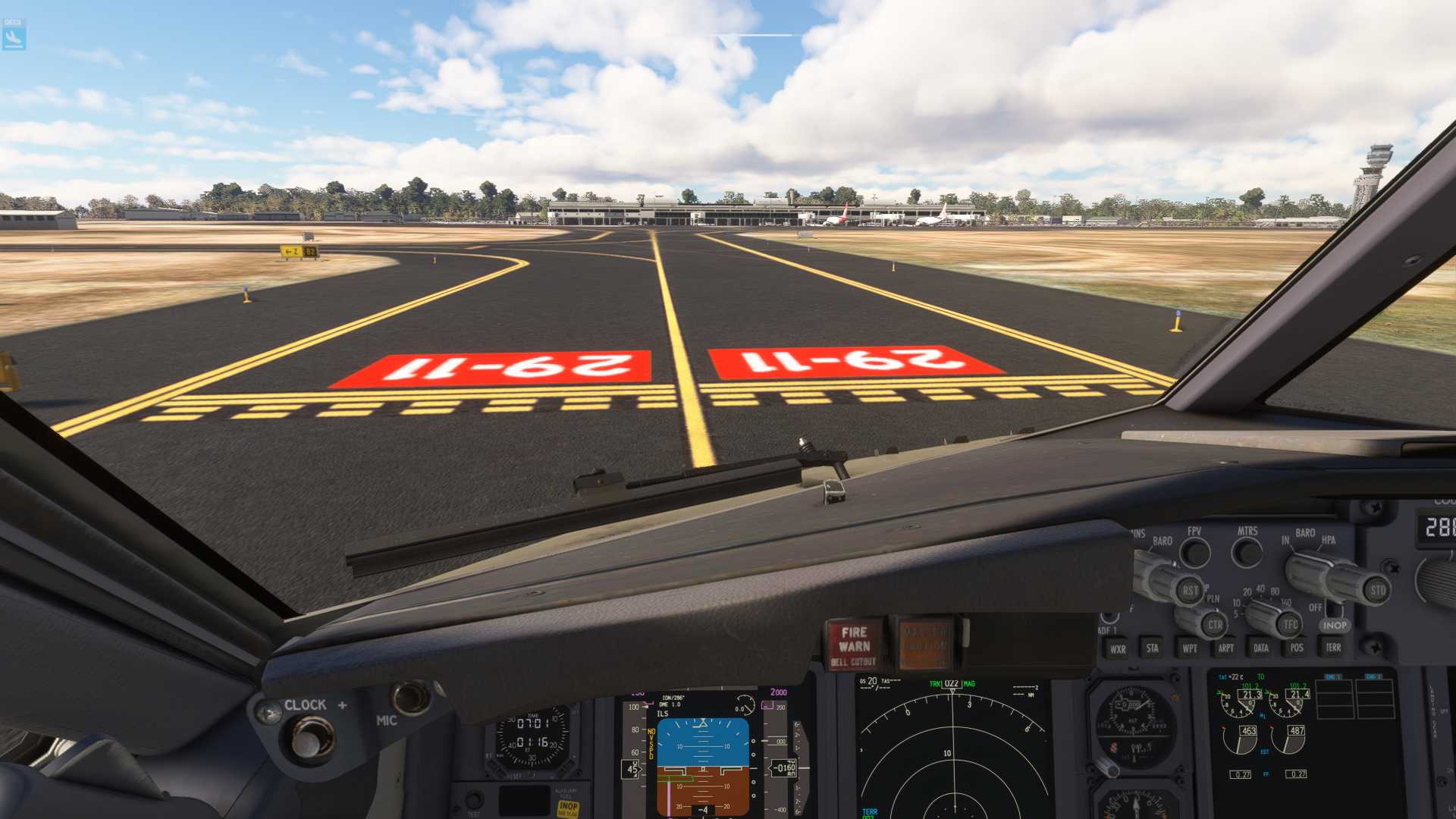Image resolution: width=1456 pixels, height=819 pixels.
Task: Show stations with the STA button
Action: tap(1152, 648)
